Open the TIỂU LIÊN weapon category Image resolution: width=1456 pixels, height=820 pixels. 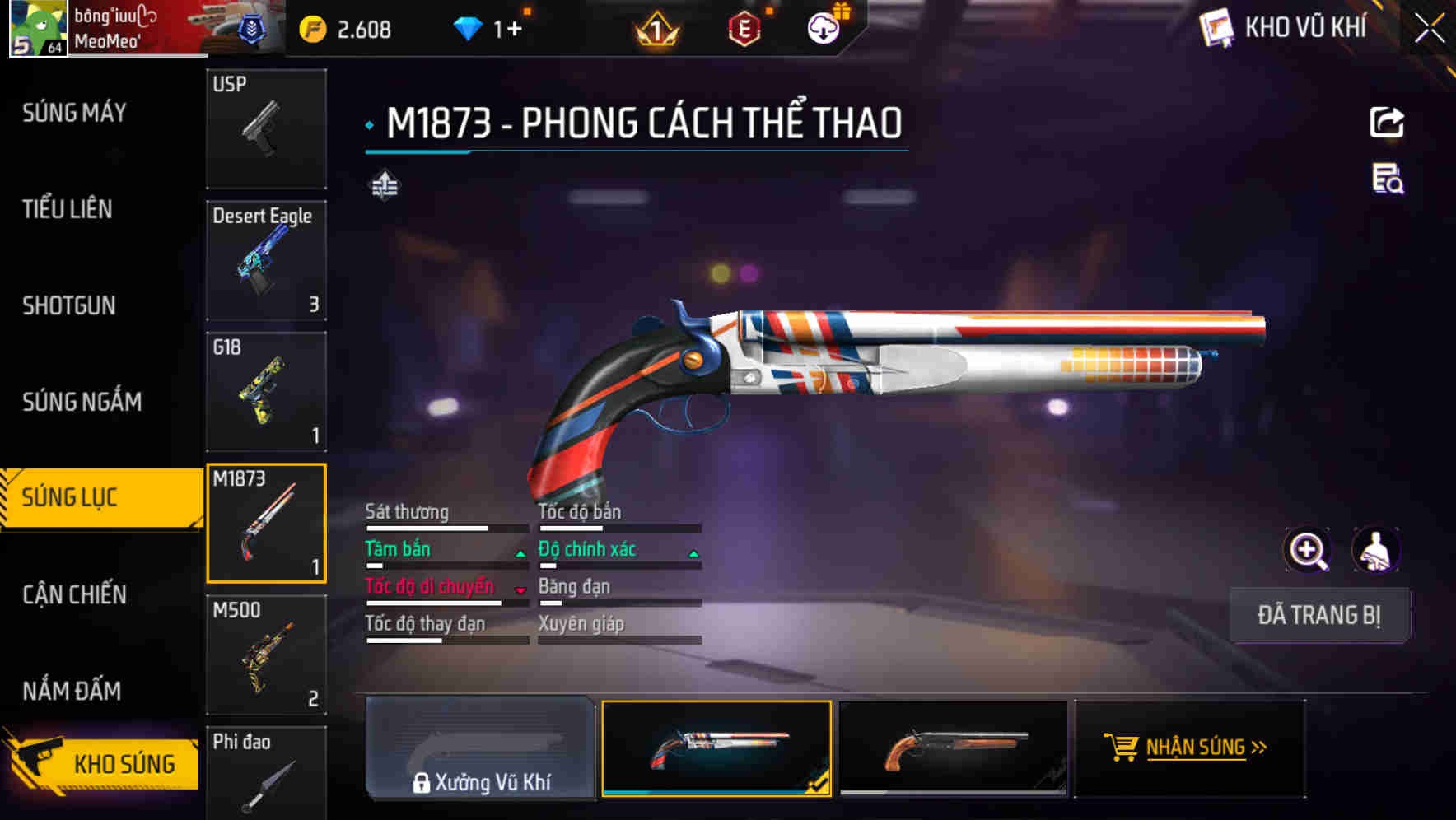[68, 209]
